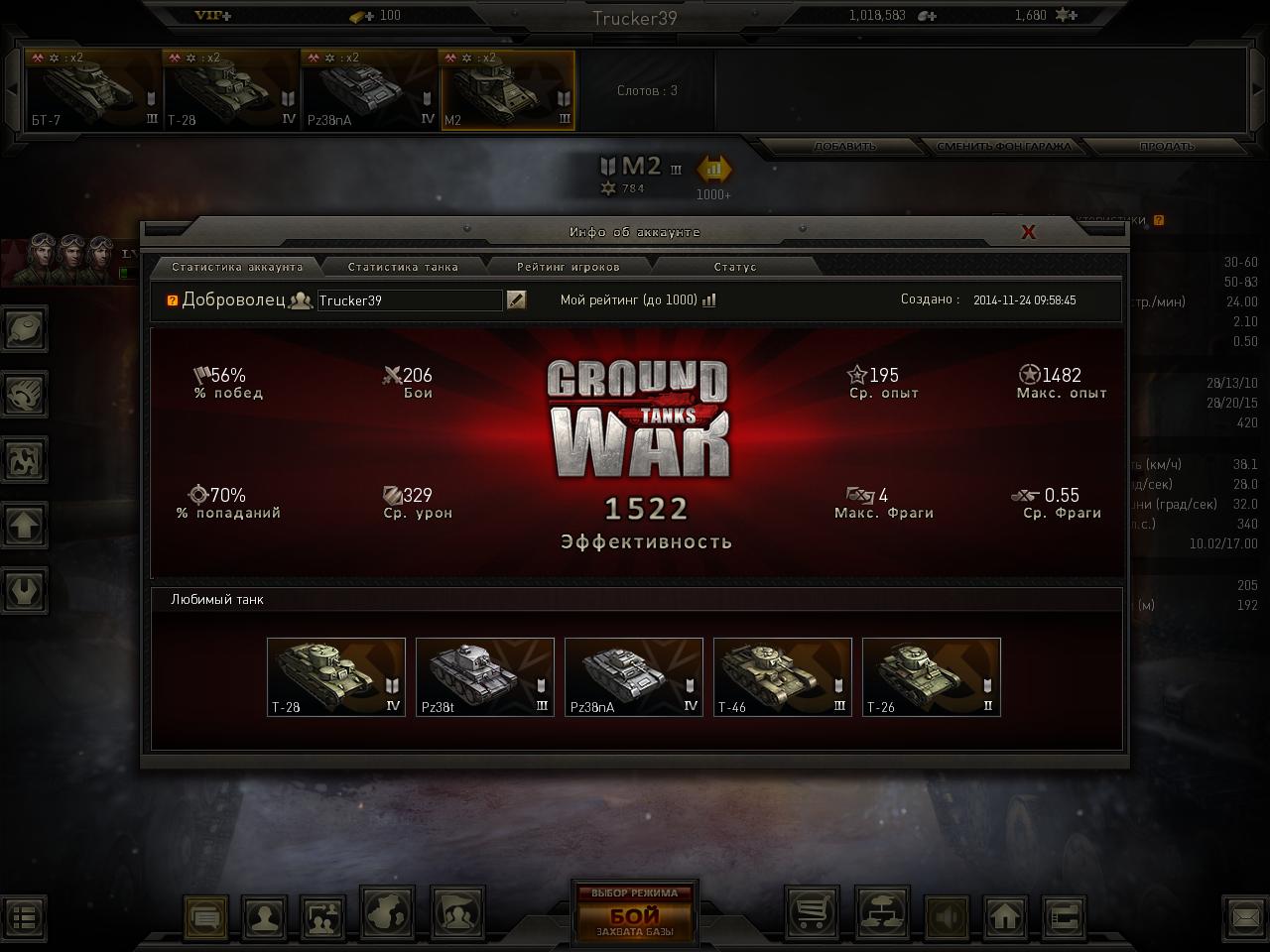Change garage background via СМЕНИТЬ ФОН ГАРАЖА

(1004, 147)
